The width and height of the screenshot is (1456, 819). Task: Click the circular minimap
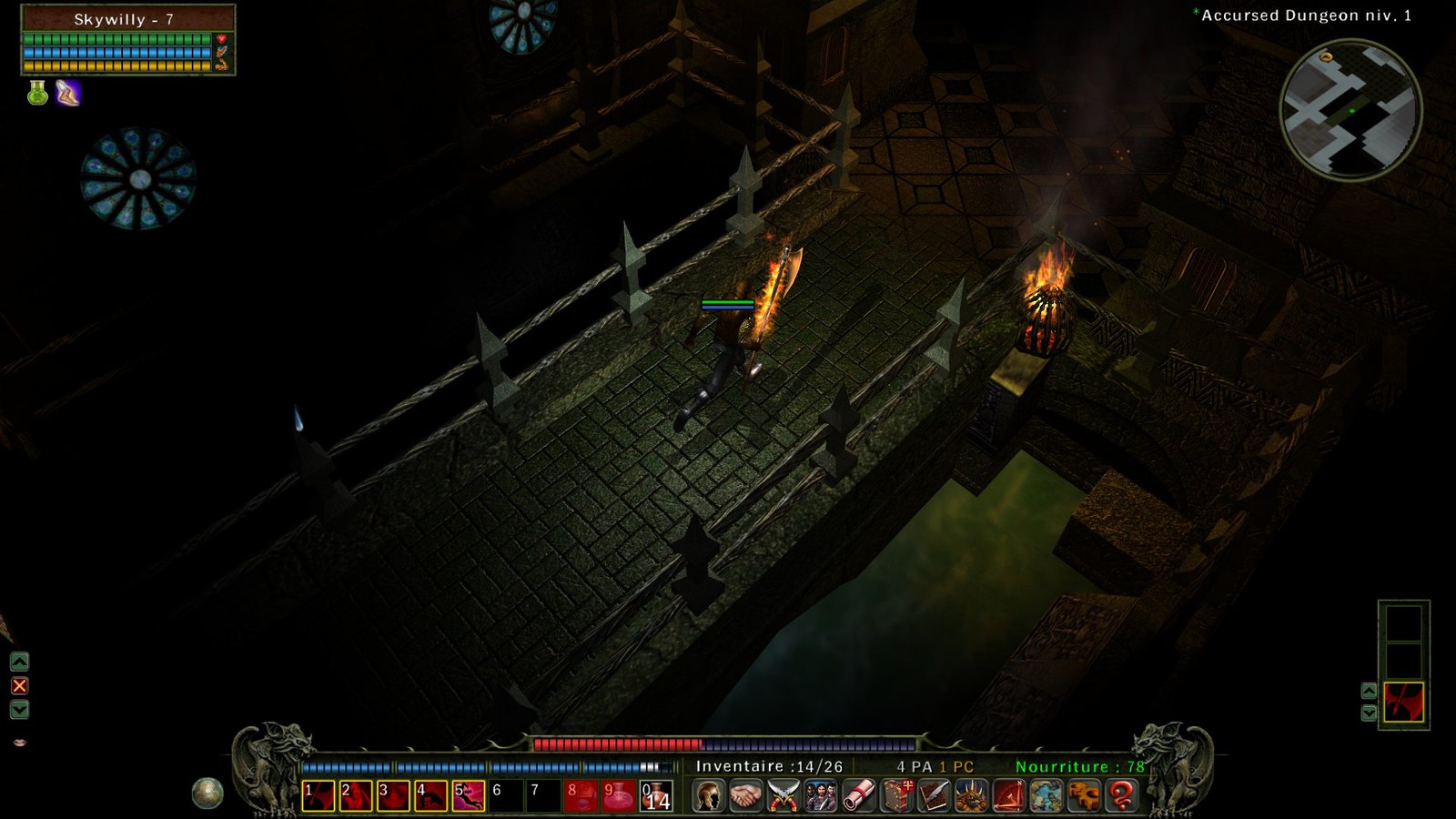point(1350,110)
